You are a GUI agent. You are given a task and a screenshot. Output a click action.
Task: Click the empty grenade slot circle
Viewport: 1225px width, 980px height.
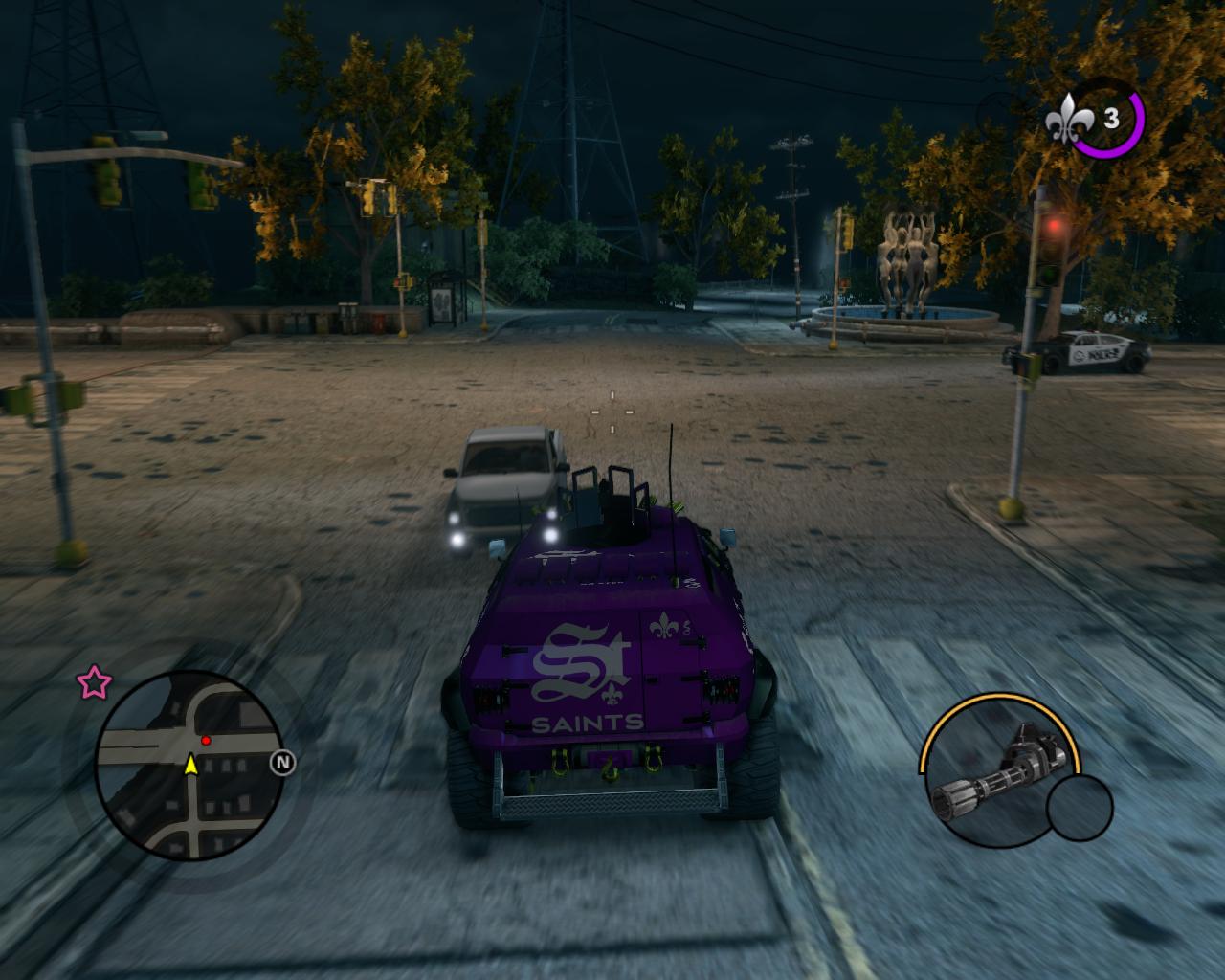[1080, 807]
